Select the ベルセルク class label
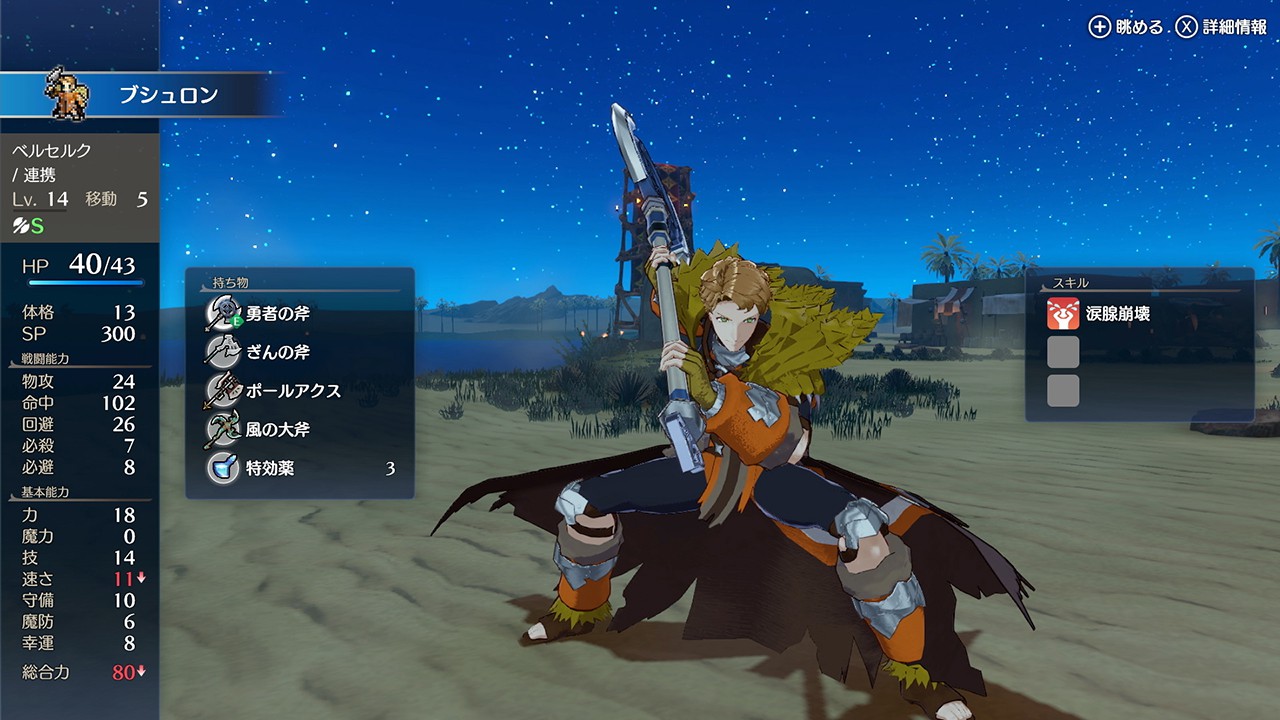1280x720 pixels. pyautogui.click(x=52, y=151)
